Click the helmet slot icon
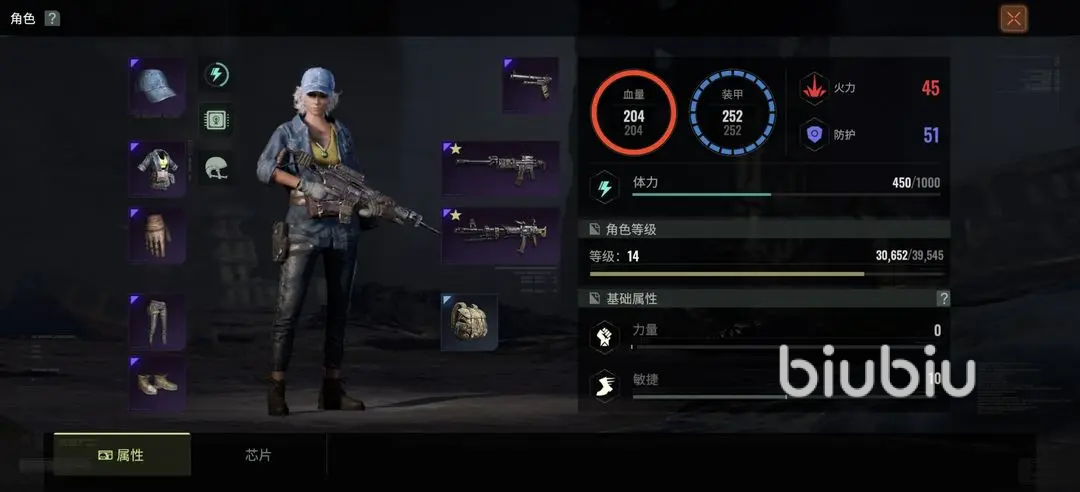 coord(217,166)
